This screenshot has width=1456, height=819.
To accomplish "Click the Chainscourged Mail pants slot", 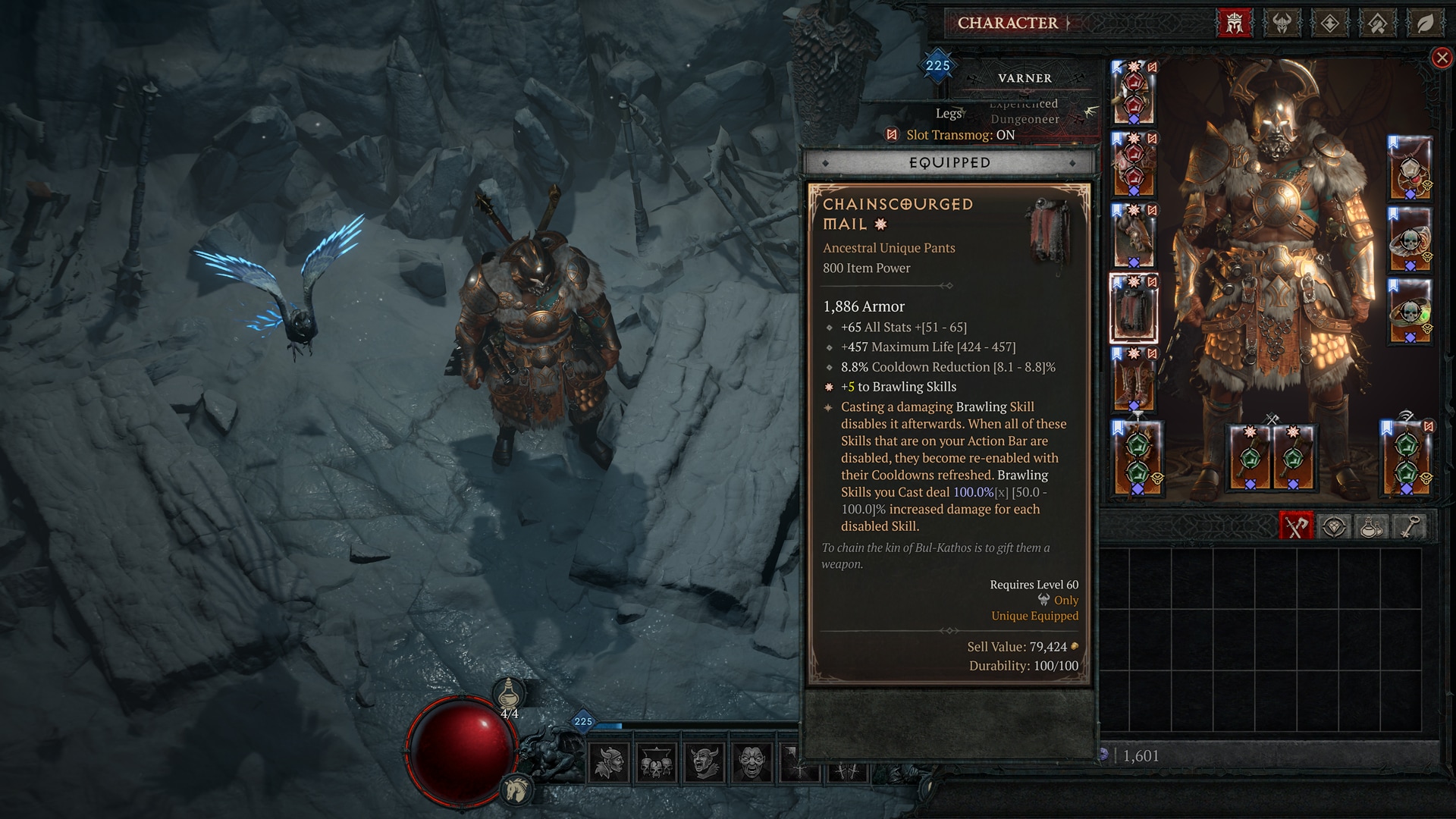I will [x=1134, y=309].
